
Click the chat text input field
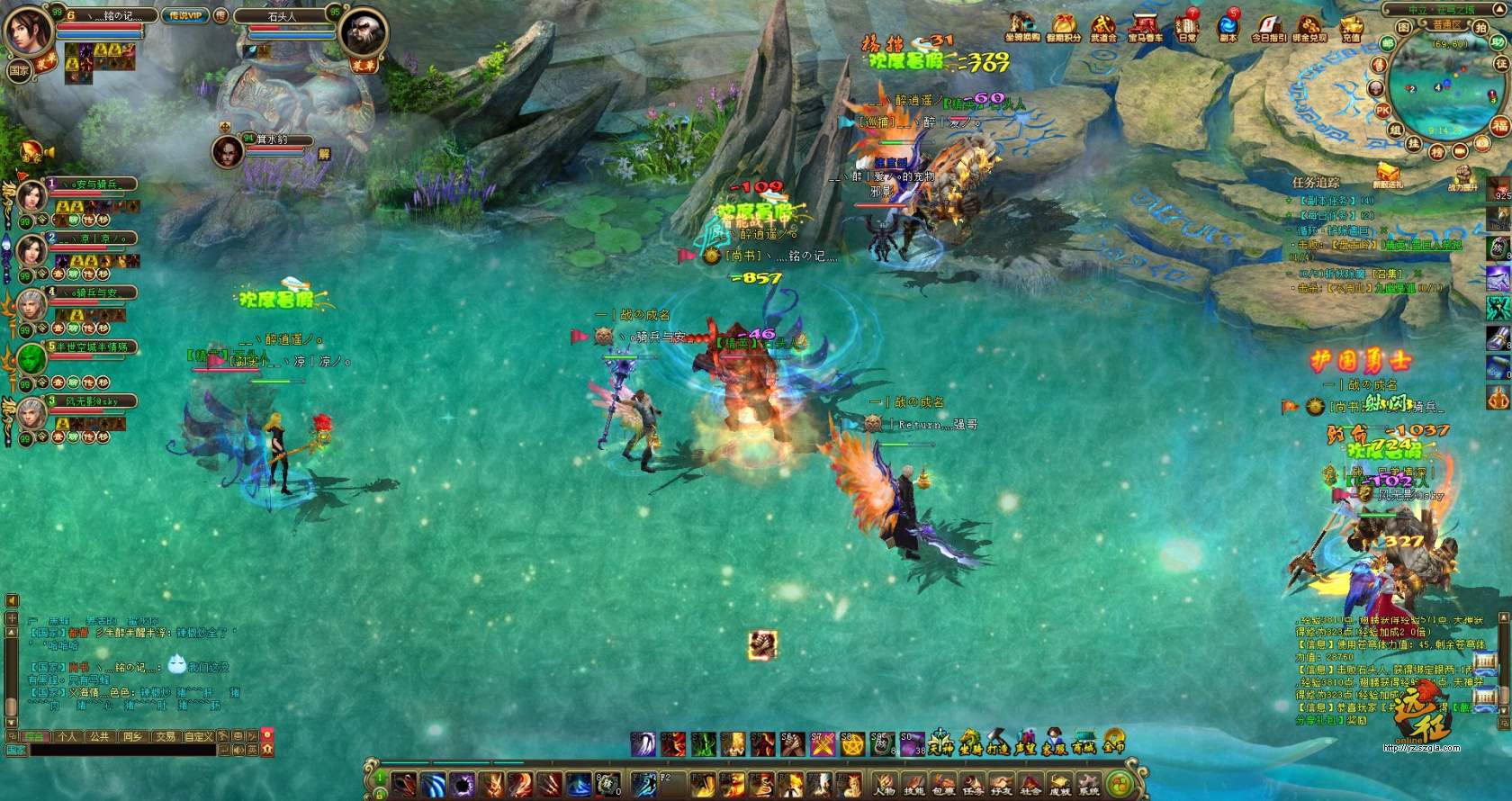point(117,750)
